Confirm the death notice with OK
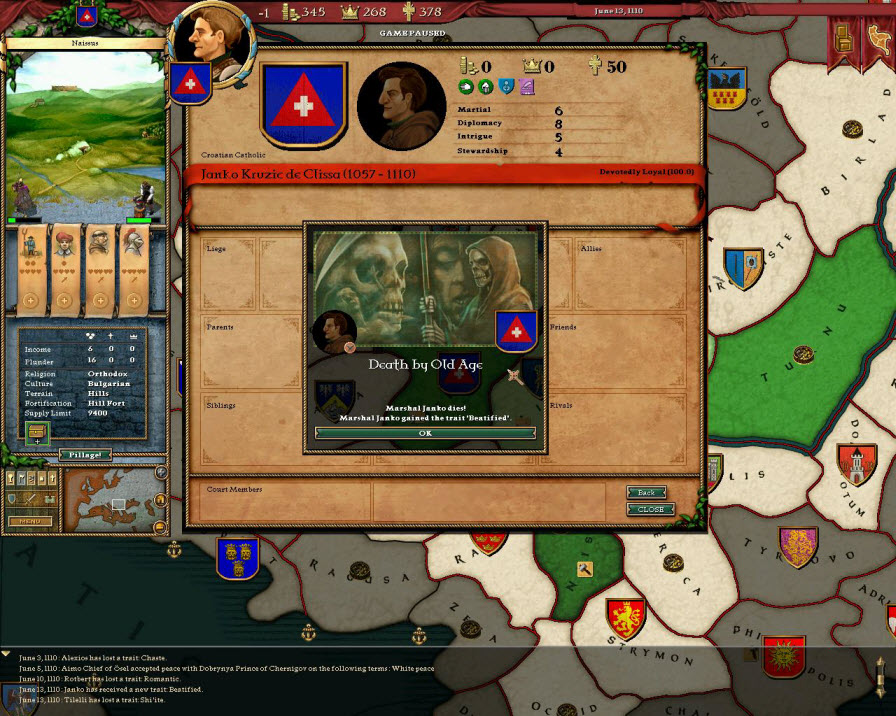The image size is (896, 716). (x=425, y=433)
